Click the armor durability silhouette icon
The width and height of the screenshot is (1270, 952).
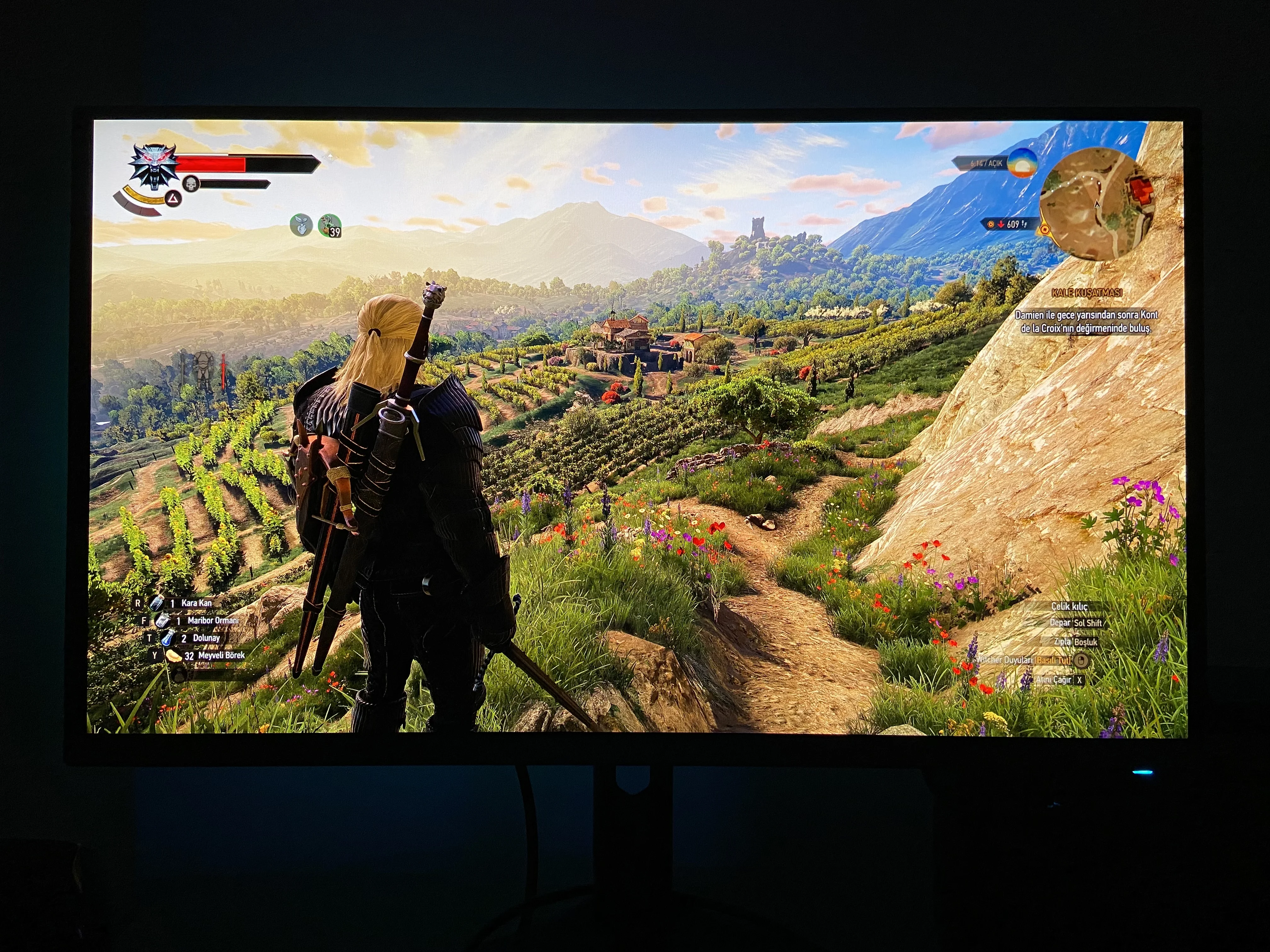point(203,371)
